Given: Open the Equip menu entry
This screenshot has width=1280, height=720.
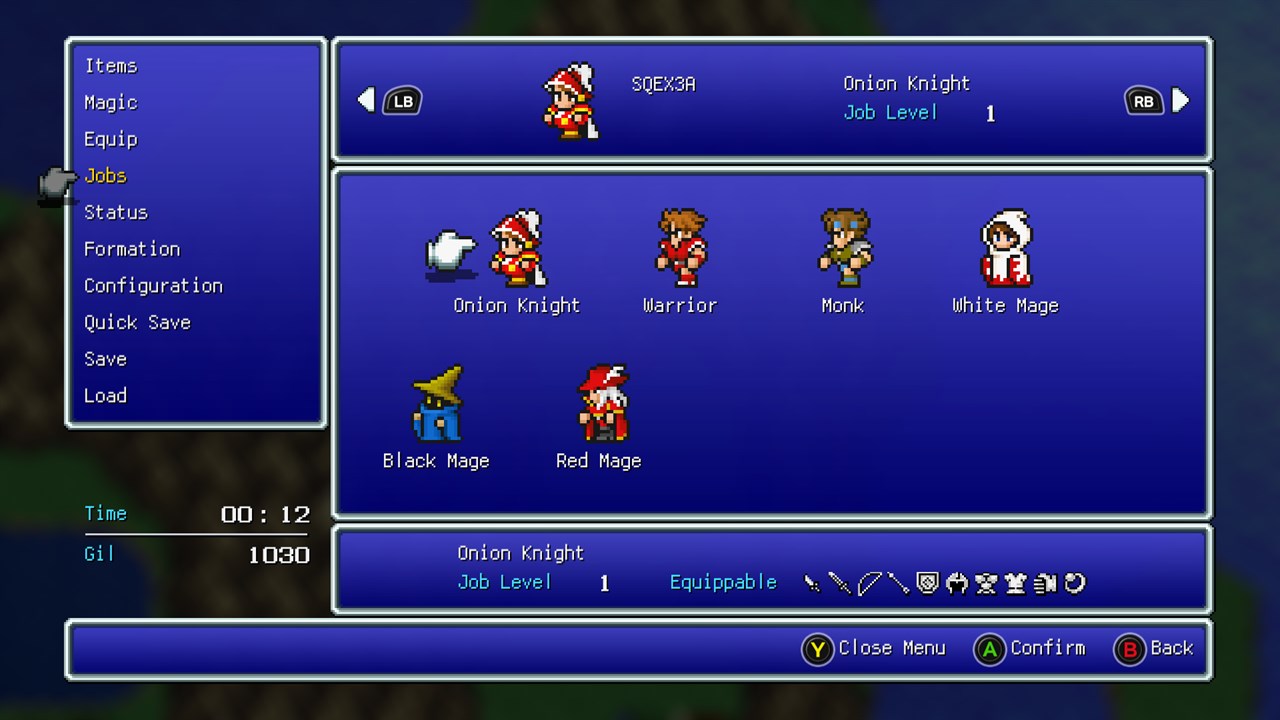Looking at the screenshot, I should 111,139.
